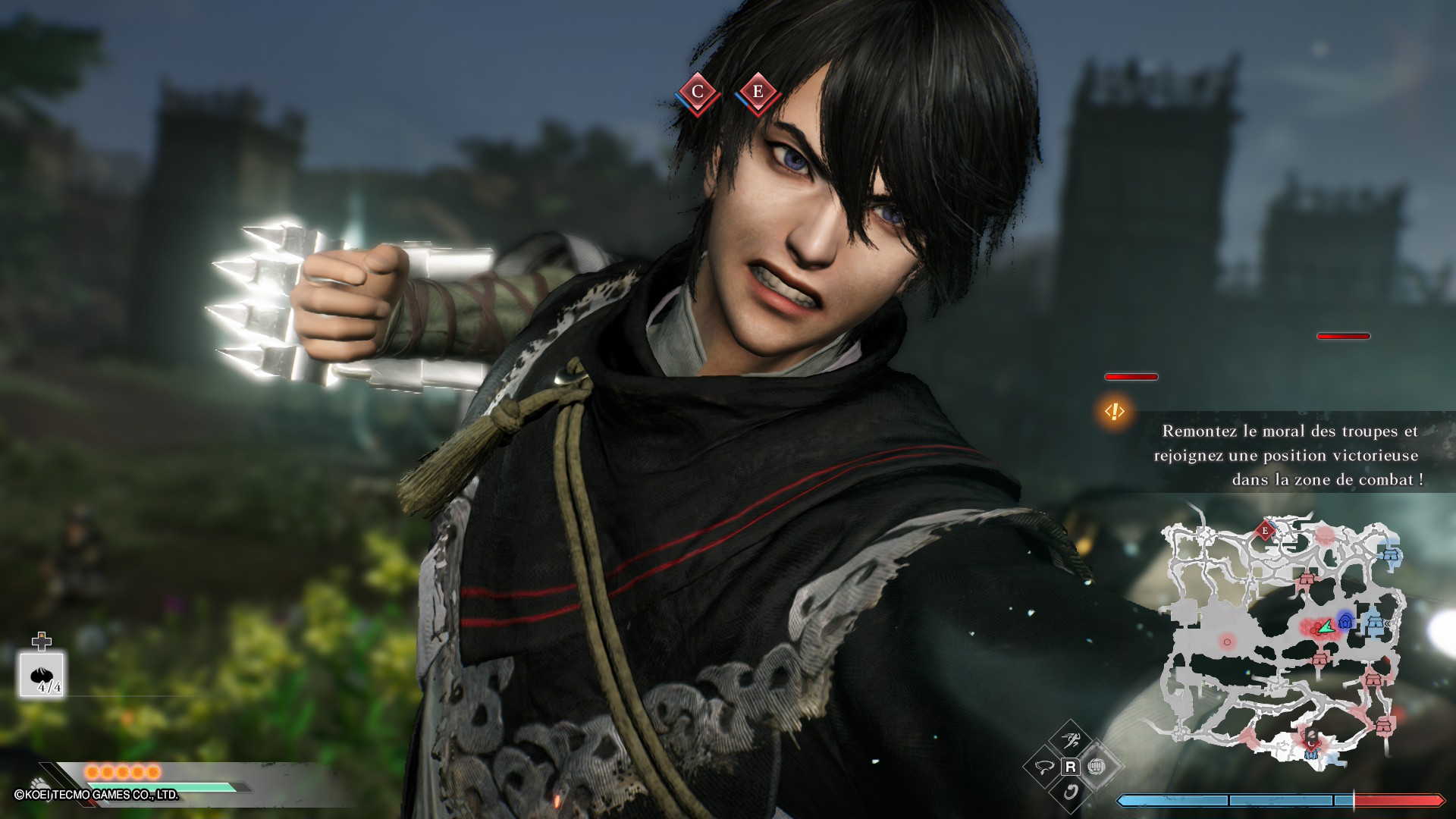Screen dimensions: 1456x819
Task: Select the running figure battle art
Action: pyautogui.click(x=1070, y=741)
